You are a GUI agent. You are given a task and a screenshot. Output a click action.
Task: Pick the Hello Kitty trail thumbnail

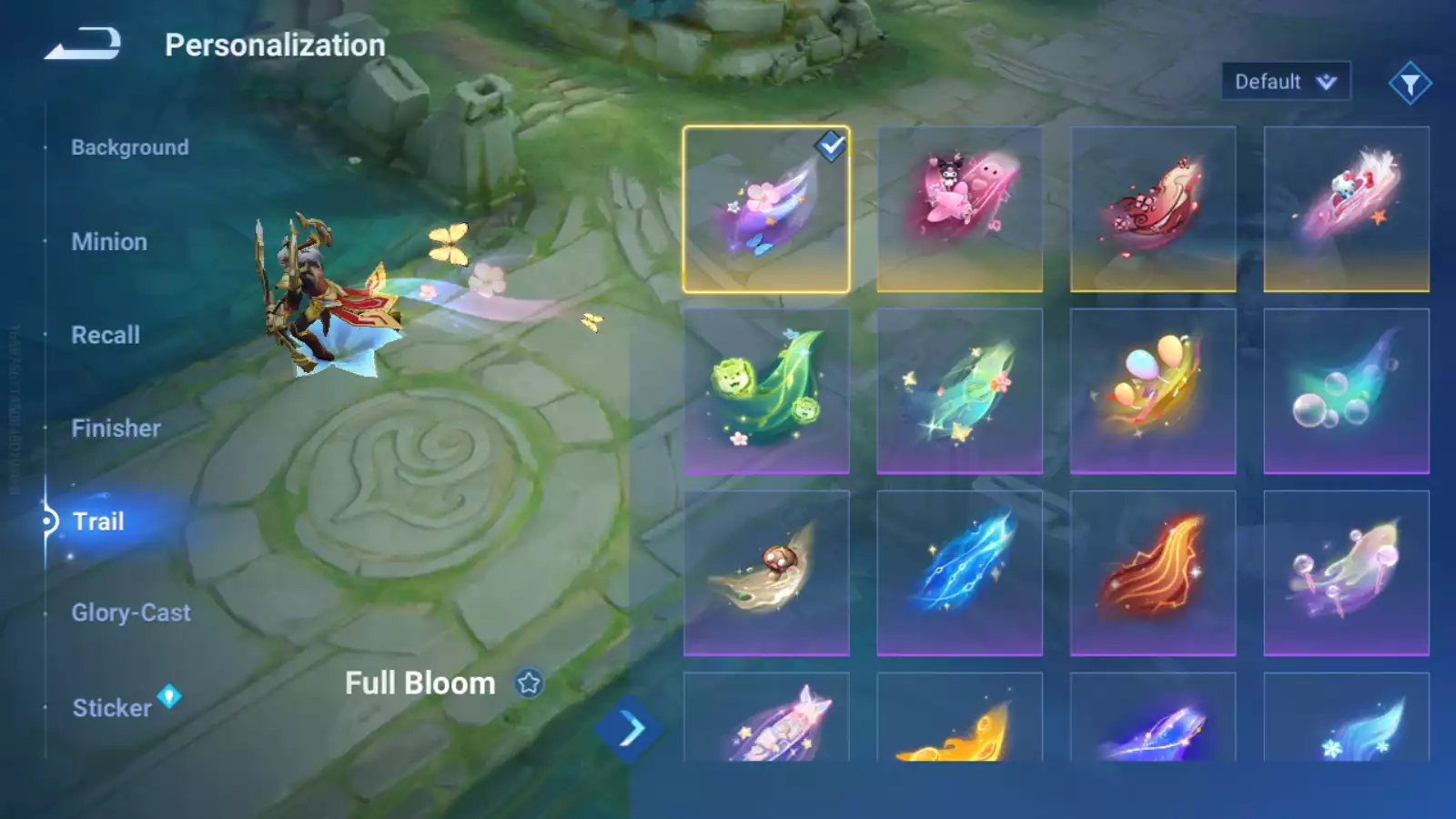(x=1346, y=209)
